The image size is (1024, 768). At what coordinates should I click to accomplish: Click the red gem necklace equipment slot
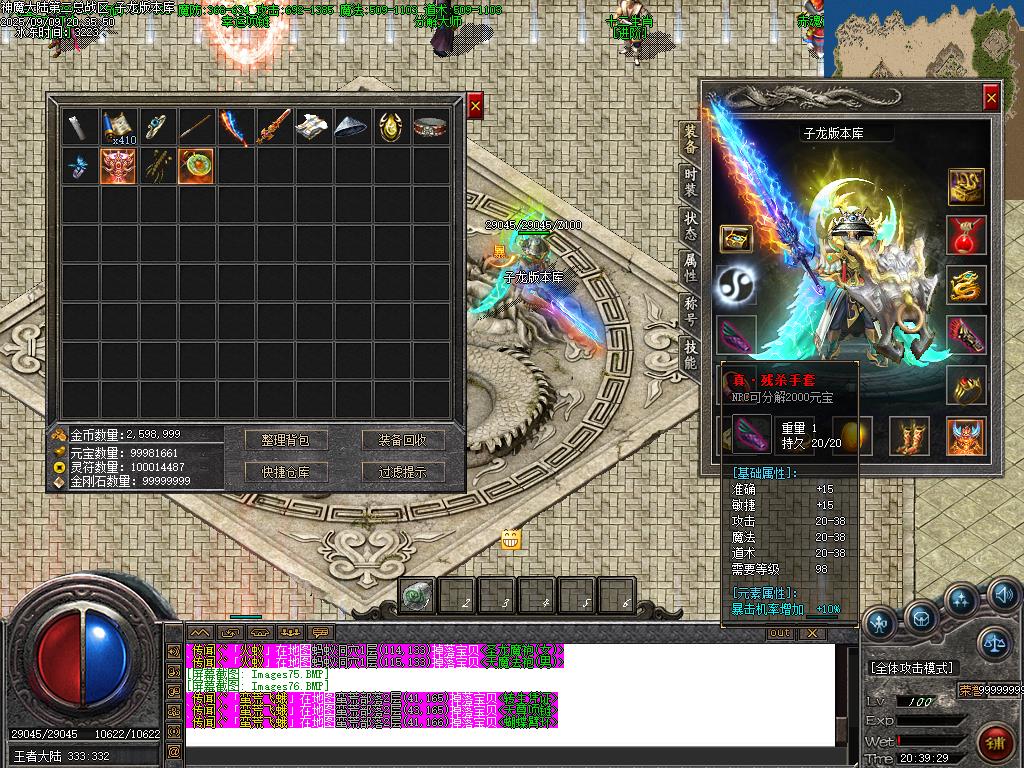point(966,235)
